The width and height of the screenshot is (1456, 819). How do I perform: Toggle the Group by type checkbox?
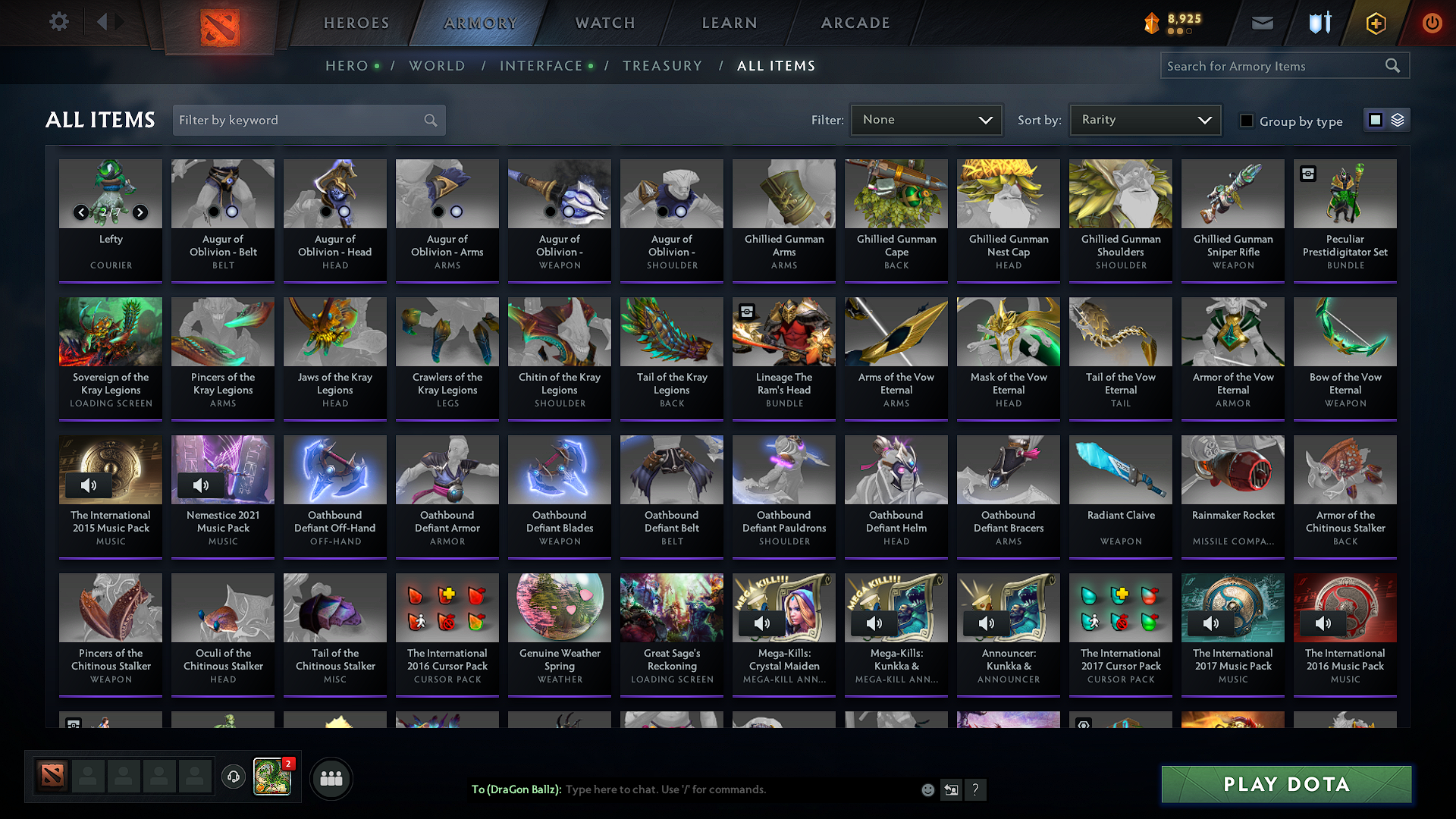click(x=1247, y=121)
